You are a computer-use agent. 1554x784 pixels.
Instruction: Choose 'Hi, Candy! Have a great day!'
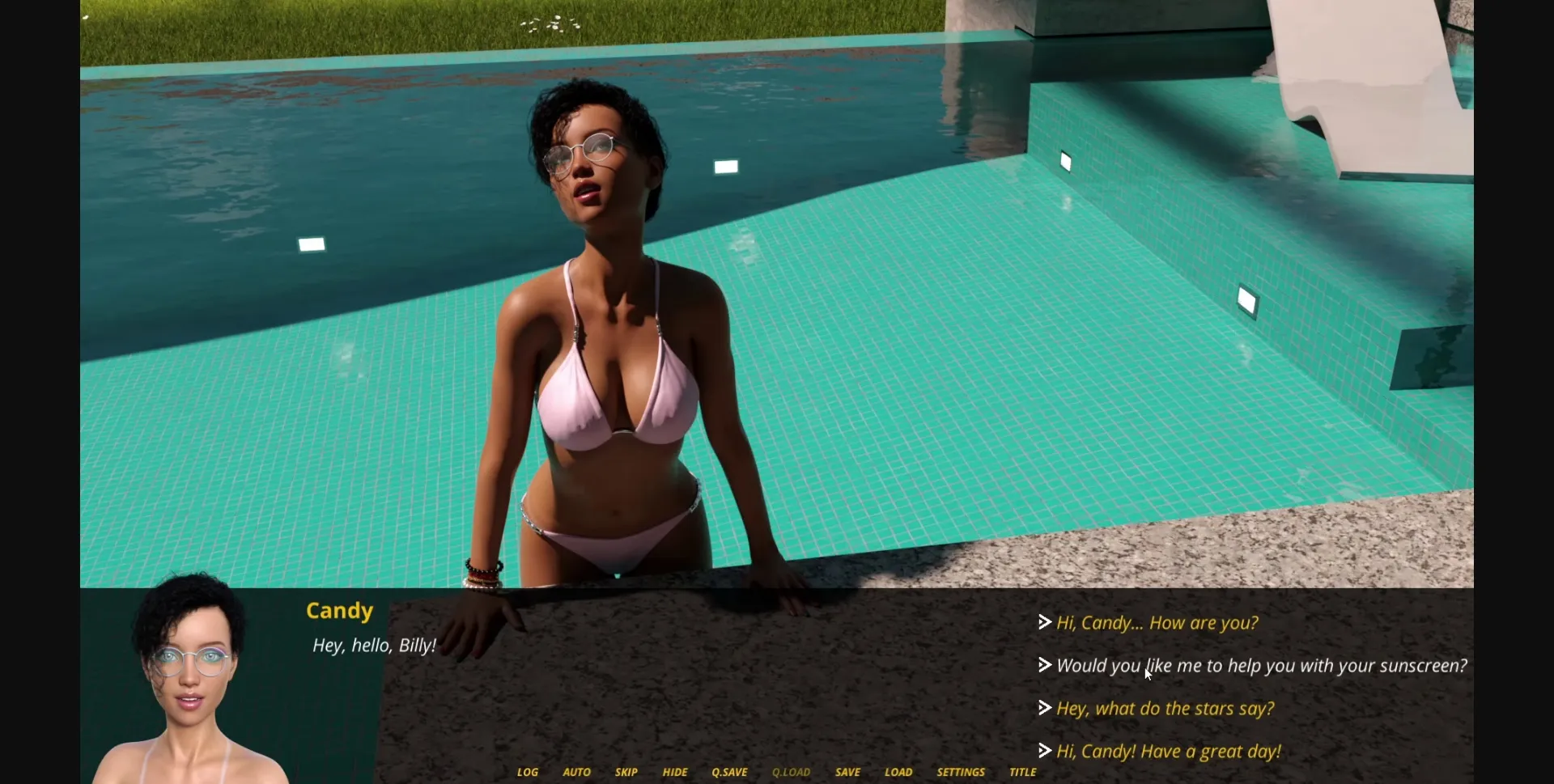point(1168,751)
